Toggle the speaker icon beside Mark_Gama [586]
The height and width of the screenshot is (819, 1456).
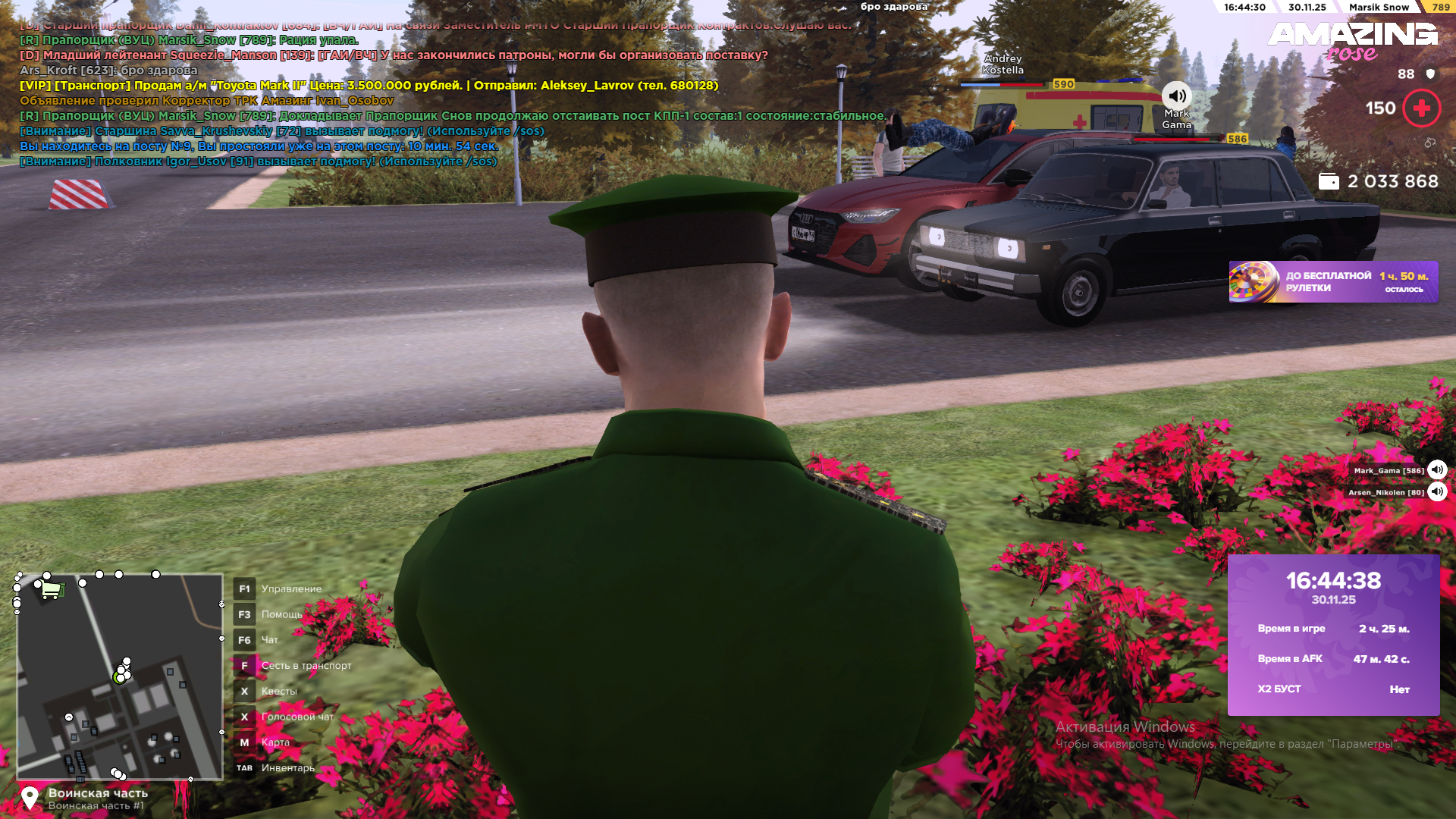pyautogui.click(x=1437, y=470)
